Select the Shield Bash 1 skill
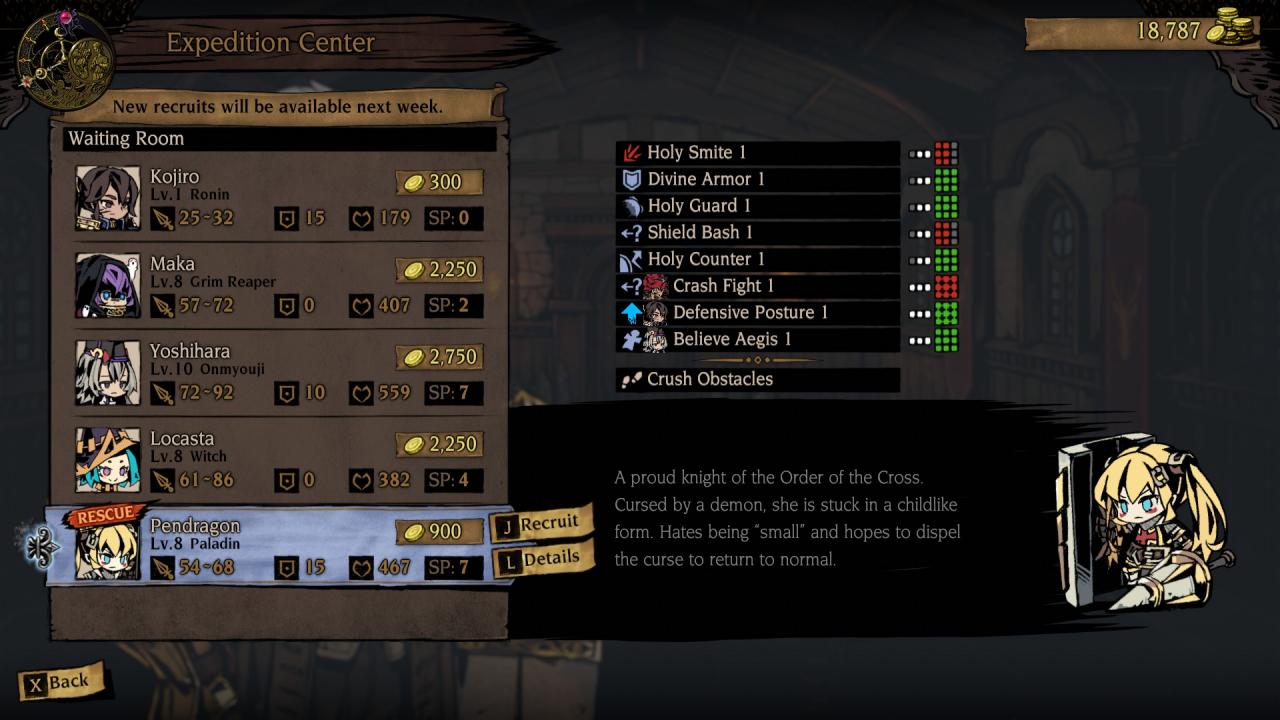Image resolution: width=1280 pixels, height=720 pixels. coord(757,233)
